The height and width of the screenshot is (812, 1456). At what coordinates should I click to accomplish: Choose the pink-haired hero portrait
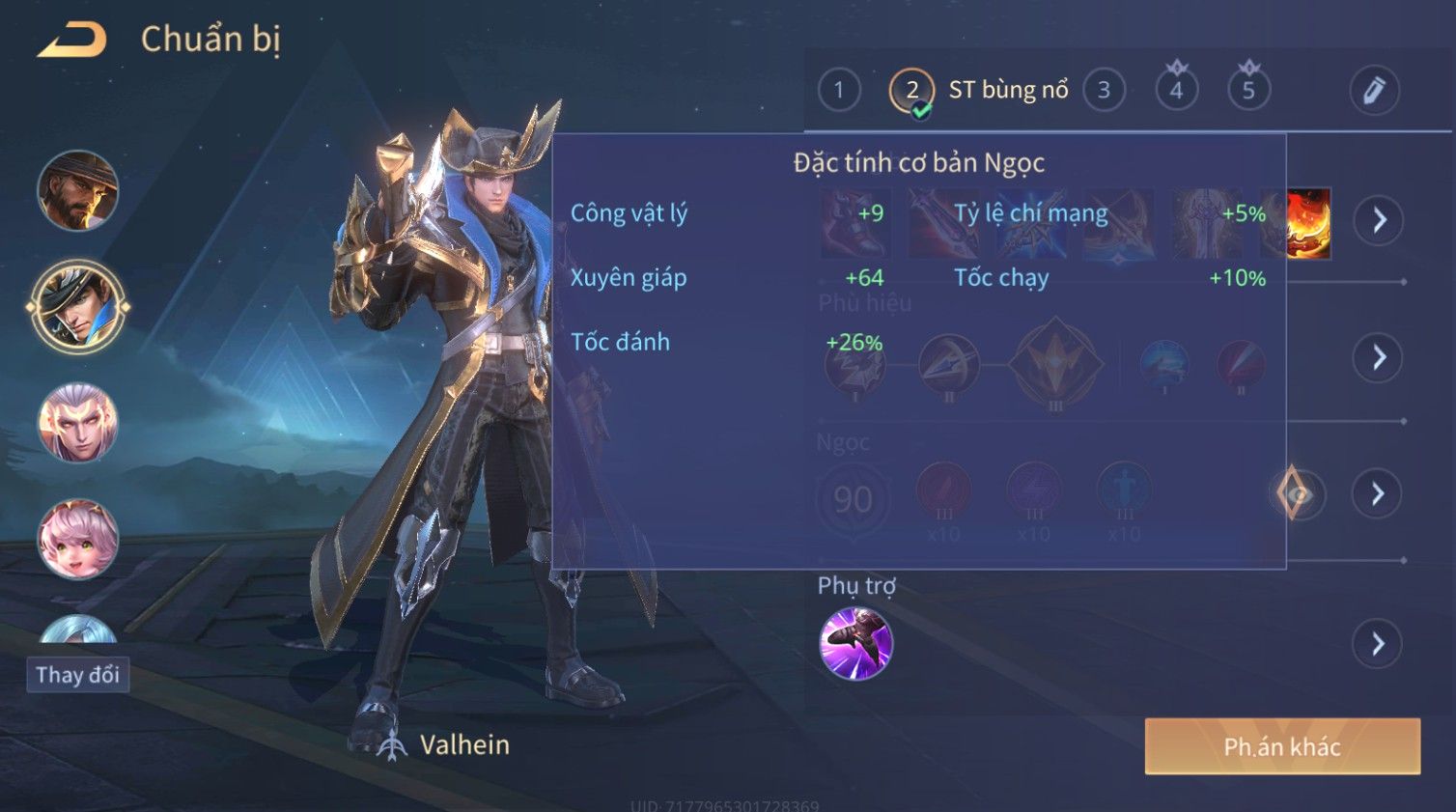coord(77,539)
